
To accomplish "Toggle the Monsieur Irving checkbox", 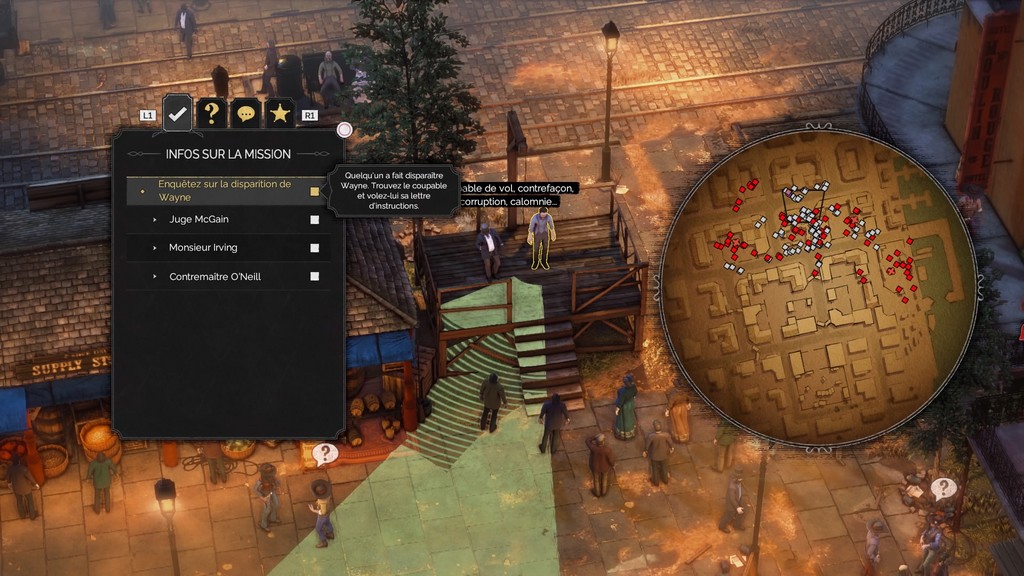I will (314, 248).
